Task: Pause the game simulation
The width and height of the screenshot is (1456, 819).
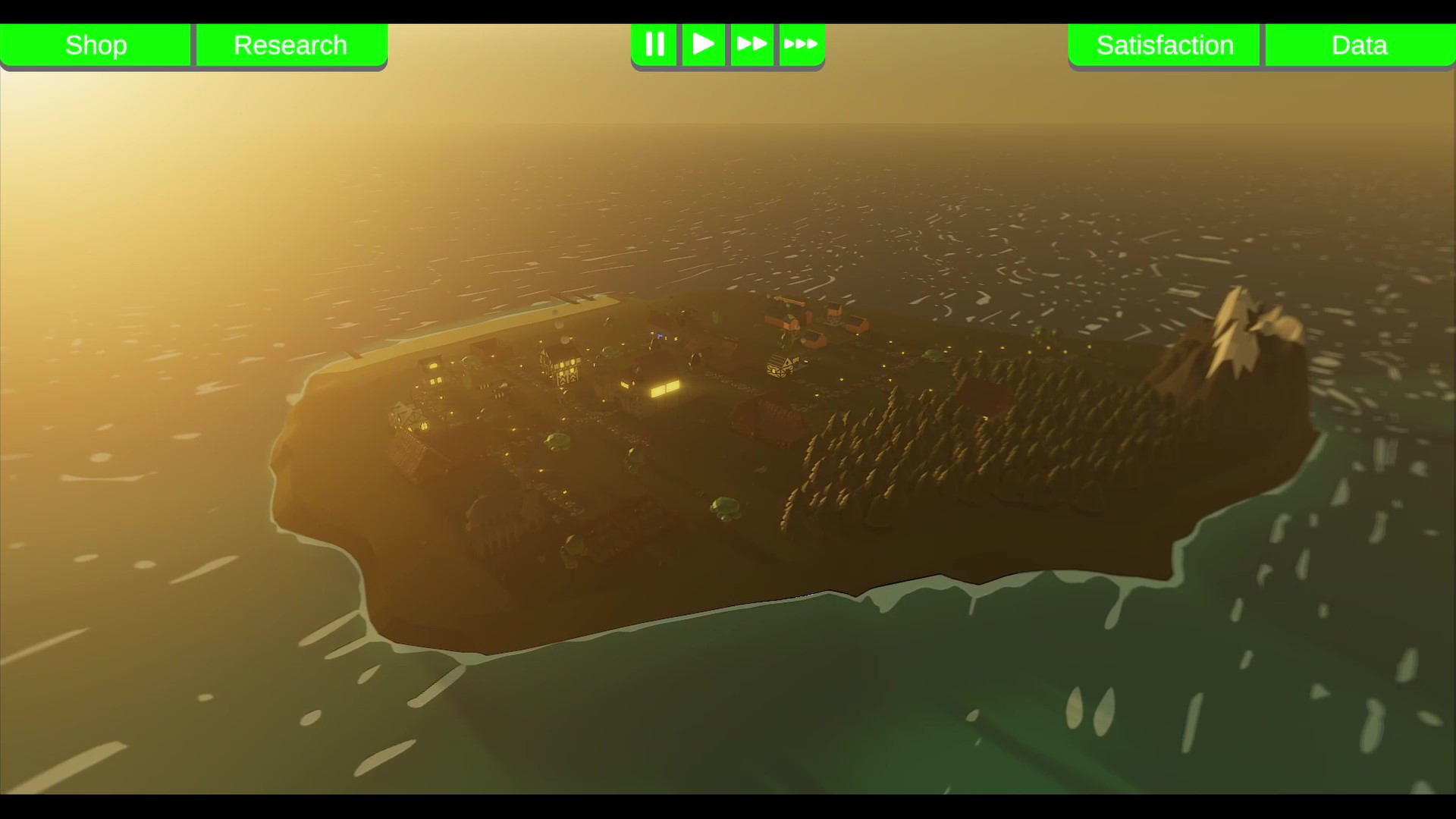Action: 654,44
